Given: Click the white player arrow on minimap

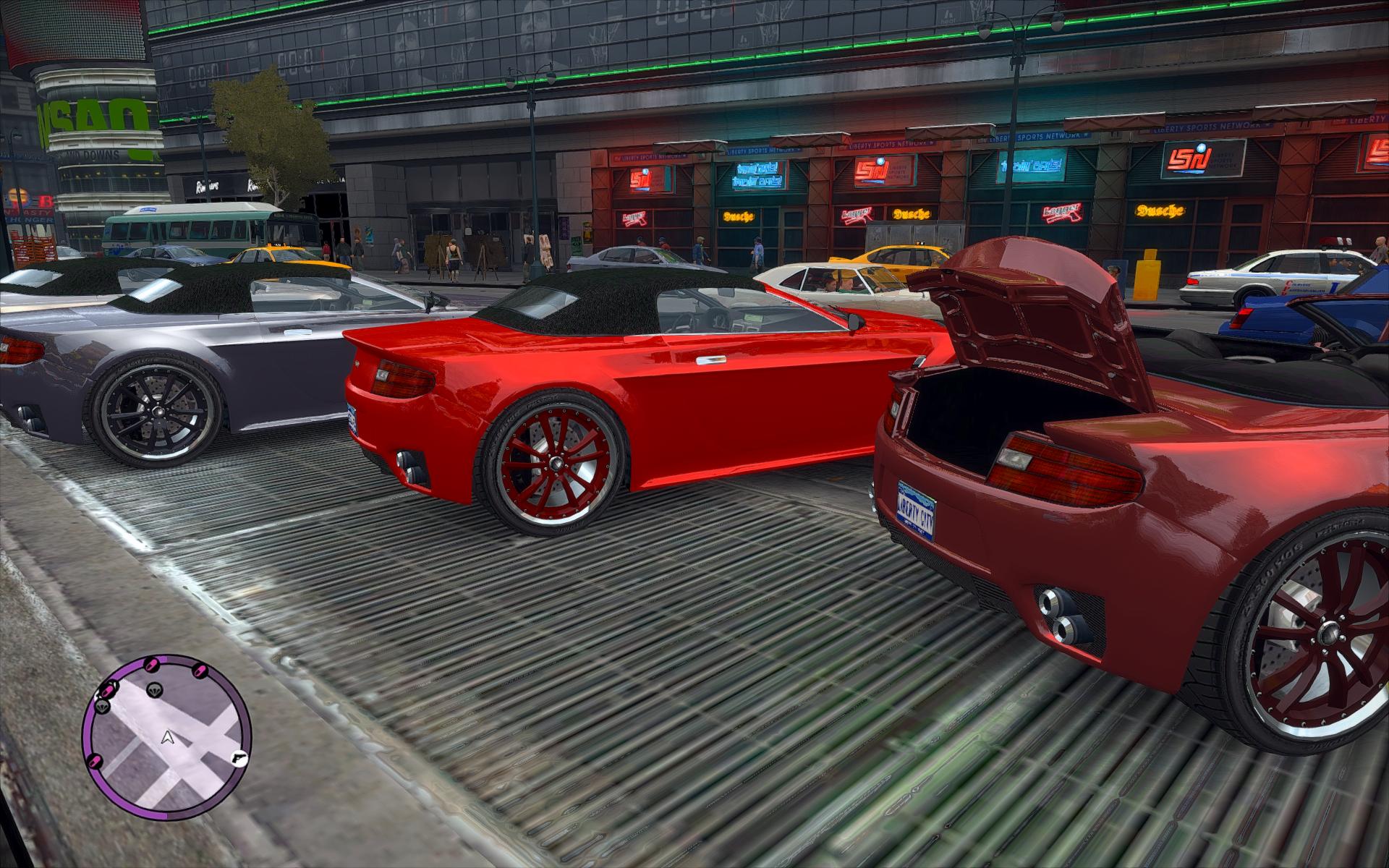Looking at the screenshot, I should click(x=168, y=737).
